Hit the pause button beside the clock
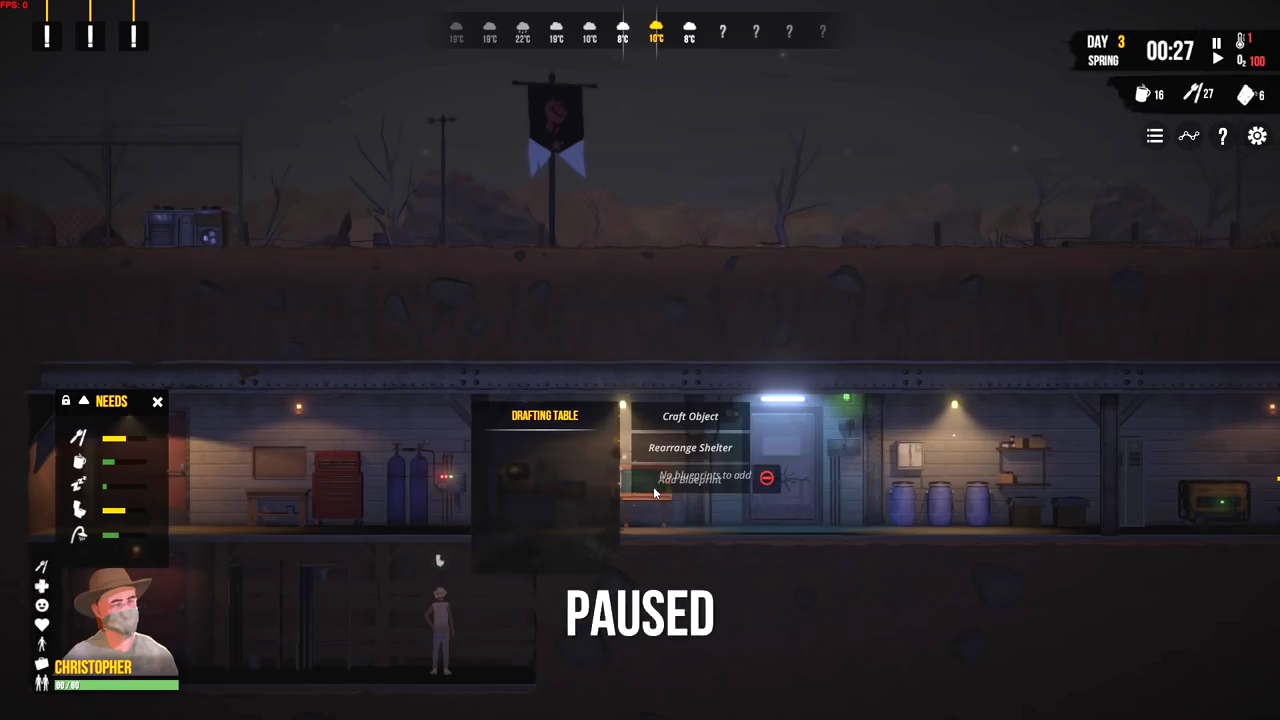Viewport: 1280px width, 720px height. pos(1216,43)
